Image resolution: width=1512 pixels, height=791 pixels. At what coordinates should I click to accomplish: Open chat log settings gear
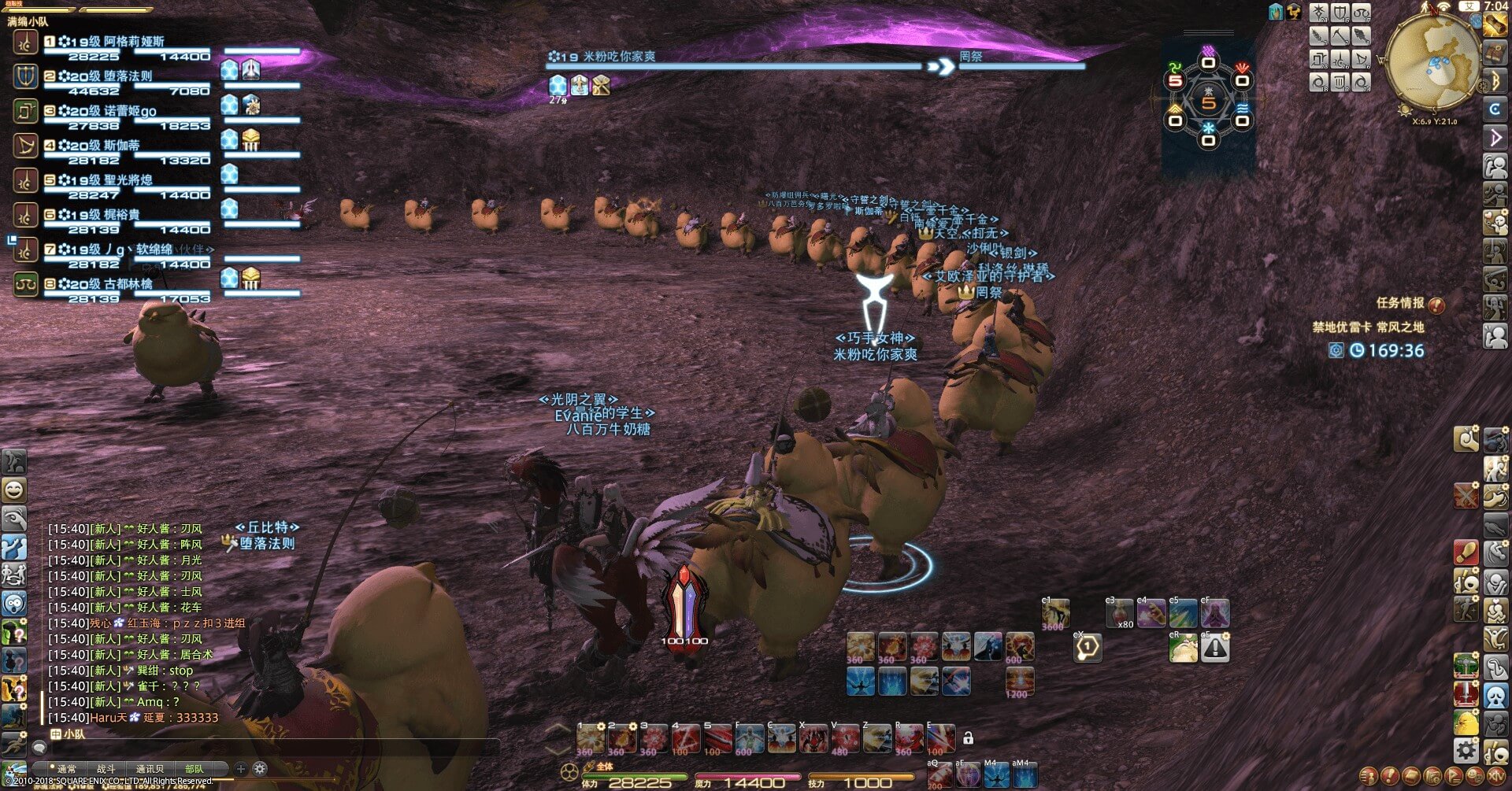[260, 769]
